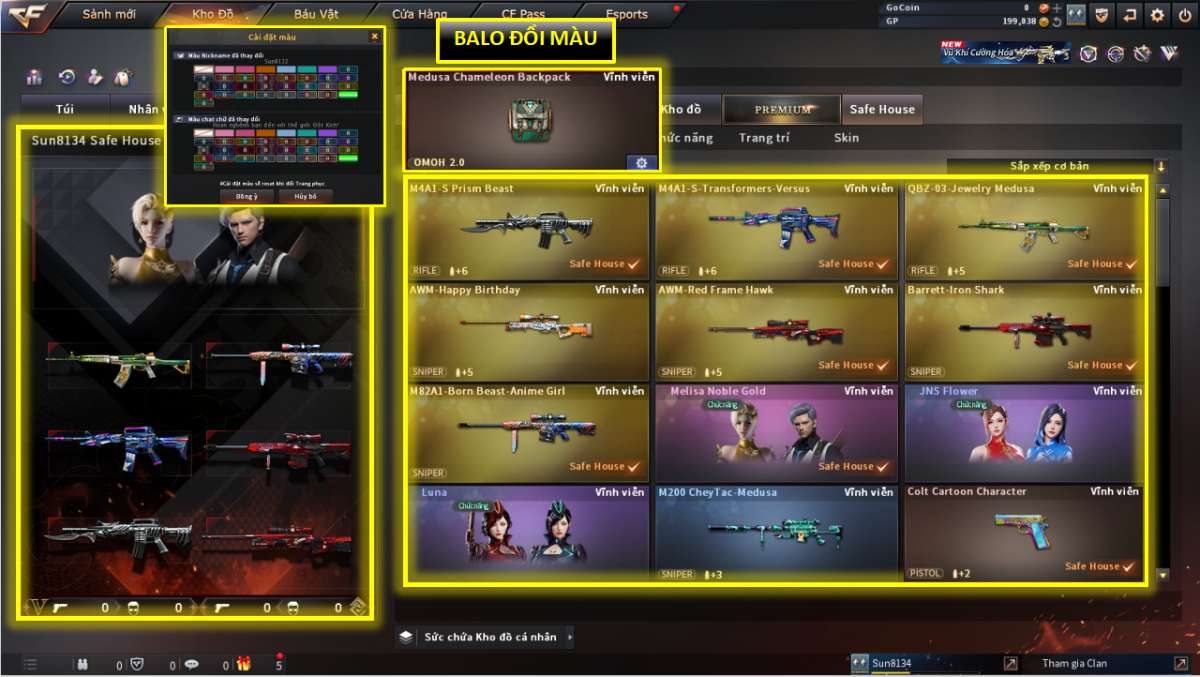Choose the AWM-Red Frame Hawk sniper

[x=776, y=331]
